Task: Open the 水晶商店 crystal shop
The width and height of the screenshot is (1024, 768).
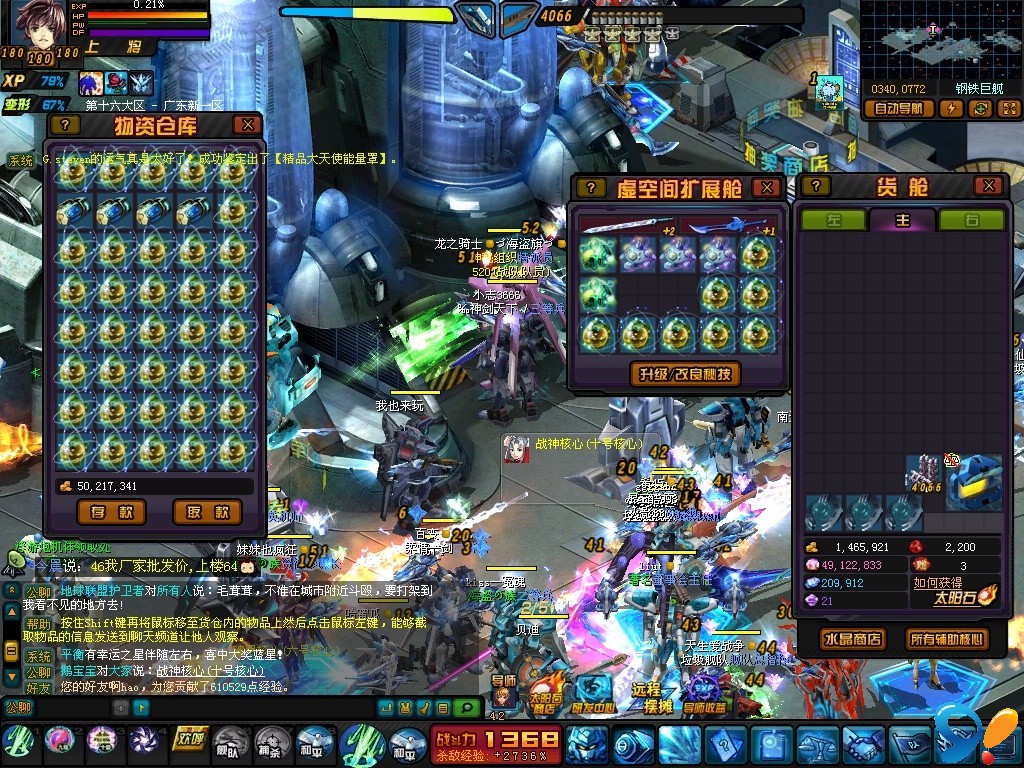Action: (x=852, y=639)
